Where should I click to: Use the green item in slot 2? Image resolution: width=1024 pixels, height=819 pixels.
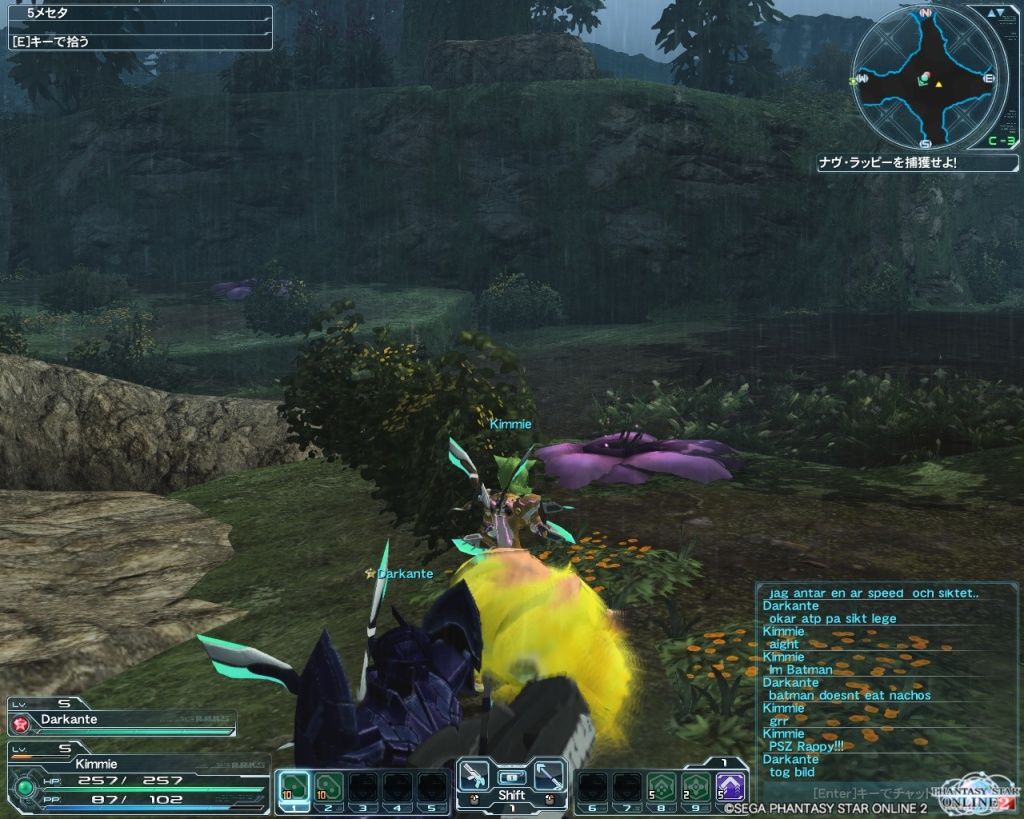coord(328,786)
